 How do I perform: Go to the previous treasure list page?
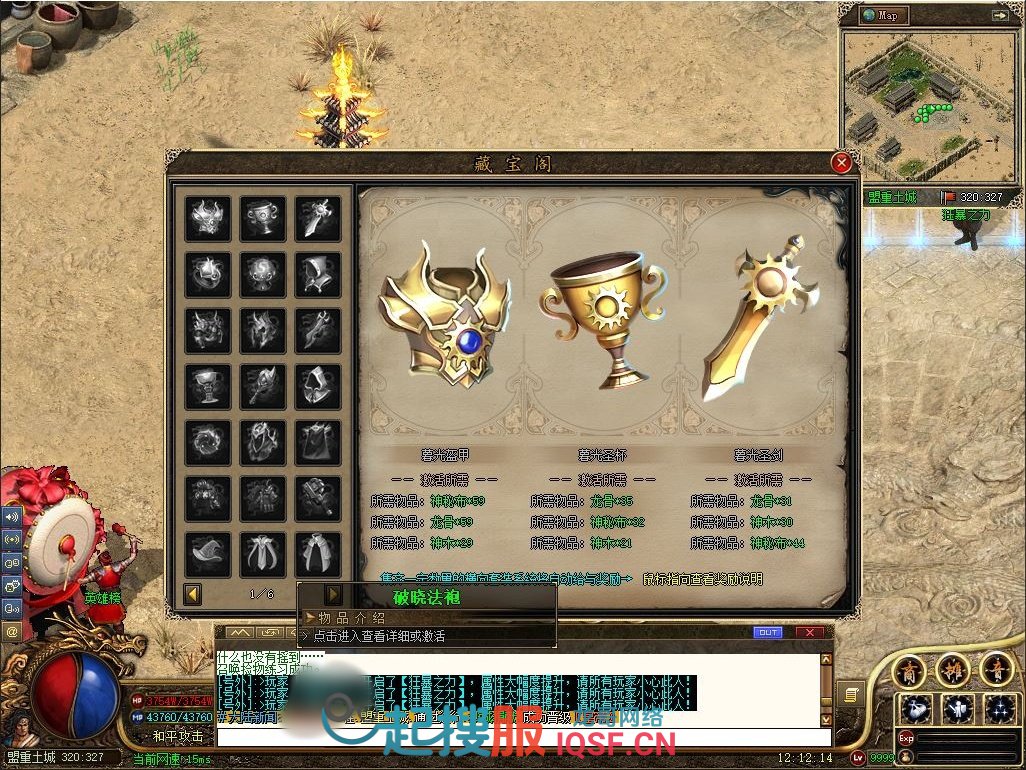[192, 595]
